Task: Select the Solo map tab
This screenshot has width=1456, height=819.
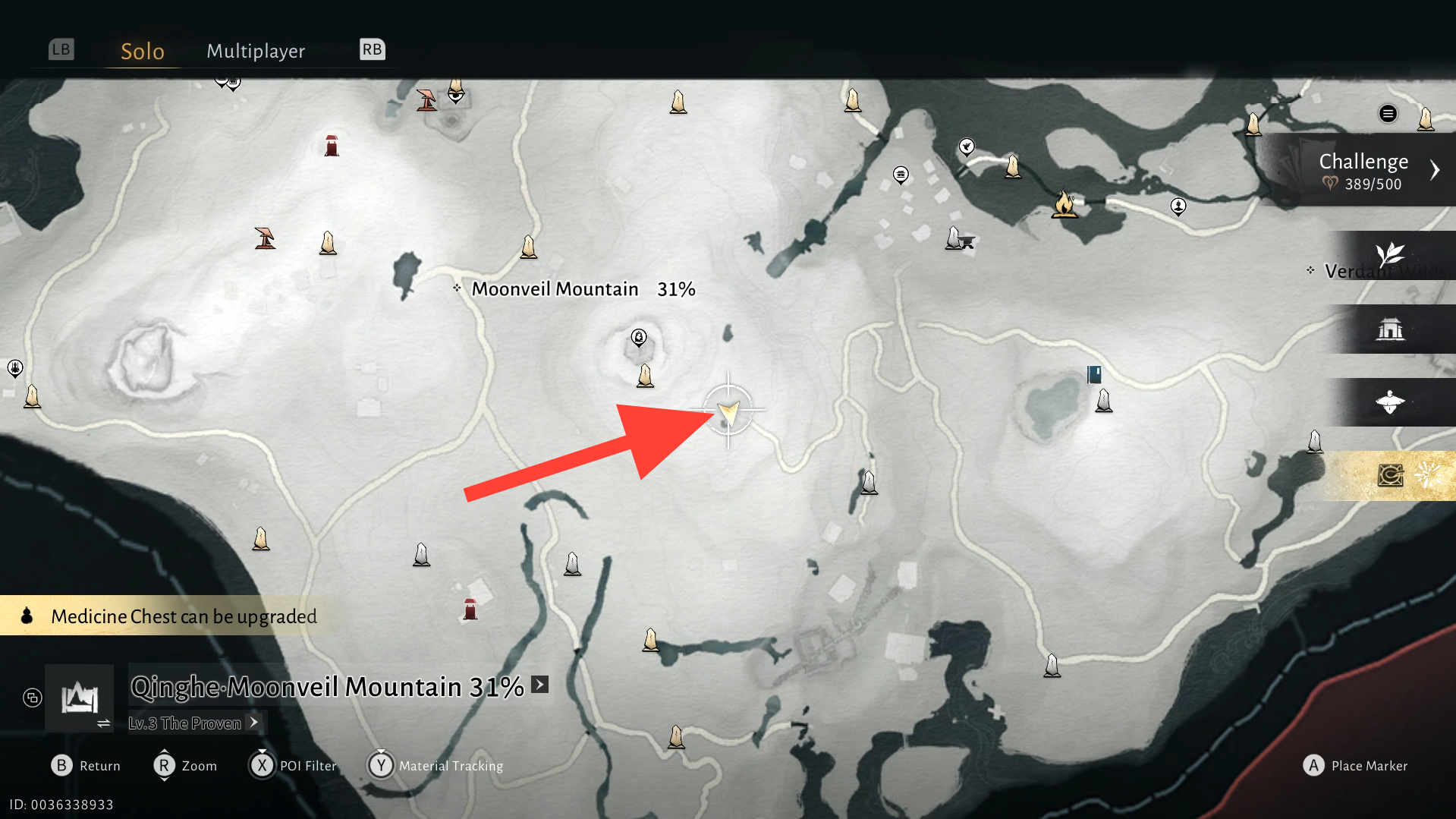Action: tap(143, 51)
